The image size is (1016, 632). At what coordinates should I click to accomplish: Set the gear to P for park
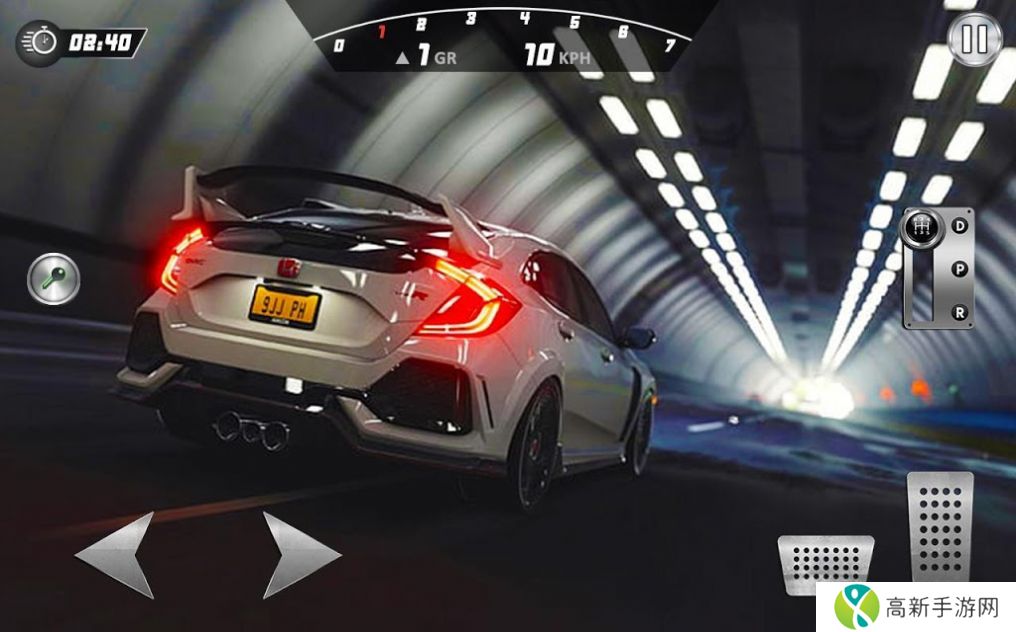click(x=960, y=268)
